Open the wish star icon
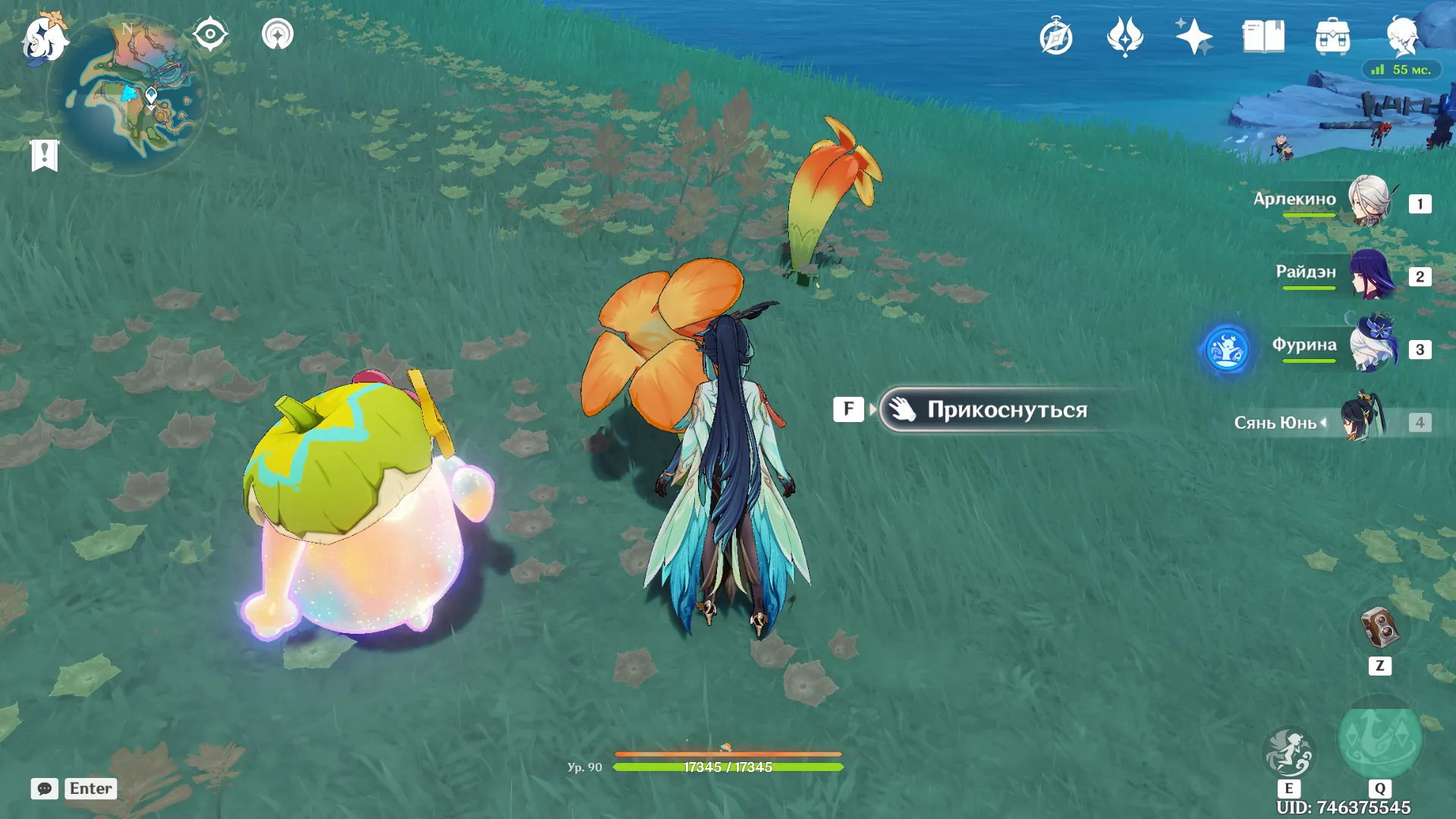 [1193, 36]
